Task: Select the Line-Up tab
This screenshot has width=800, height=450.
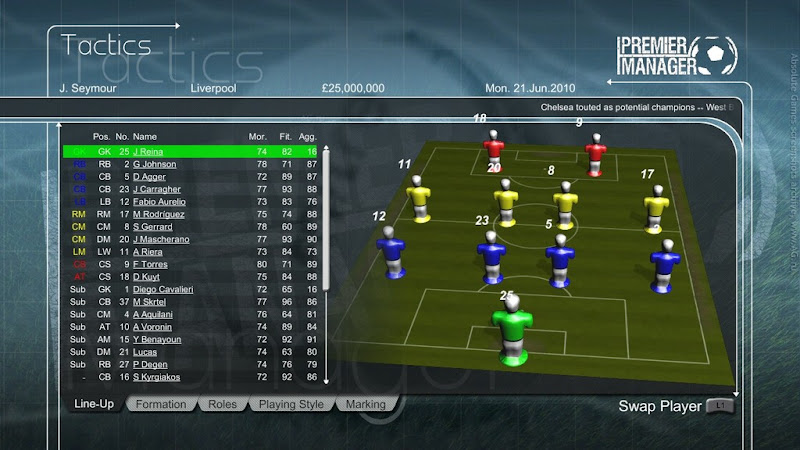Action: pos(94,405)
